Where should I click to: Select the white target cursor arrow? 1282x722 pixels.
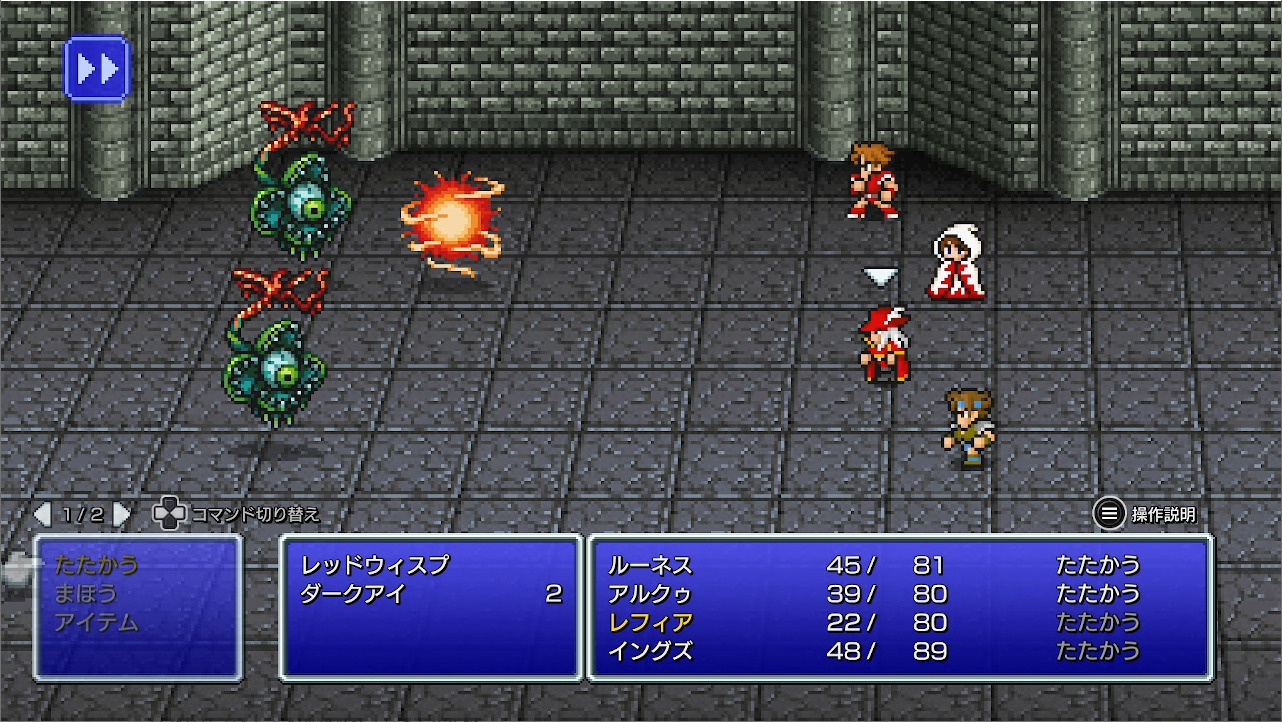pos(879,277)
